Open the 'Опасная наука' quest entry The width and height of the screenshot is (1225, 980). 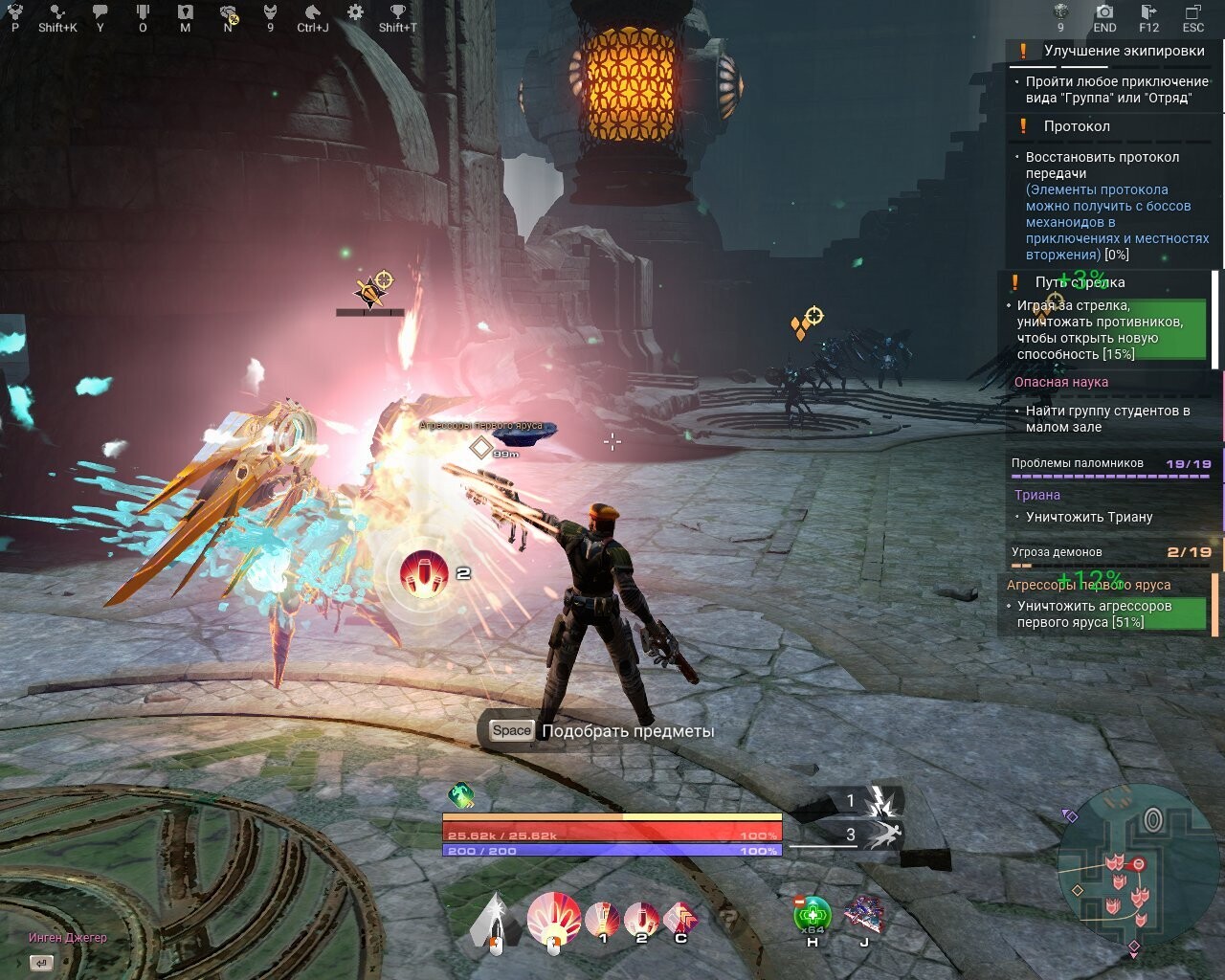(1060, 382)
